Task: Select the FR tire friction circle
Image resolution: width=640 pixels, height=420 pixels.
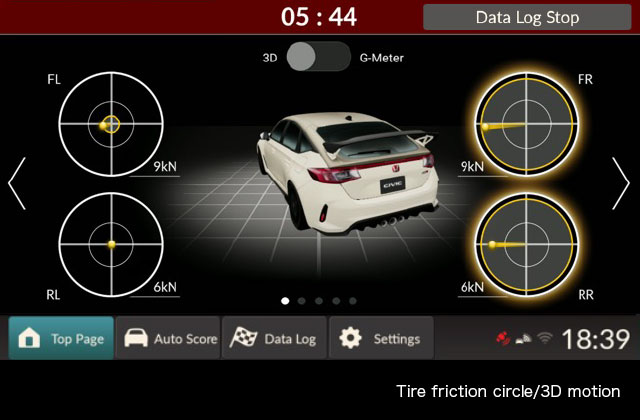Action: (x=526, y=124)
